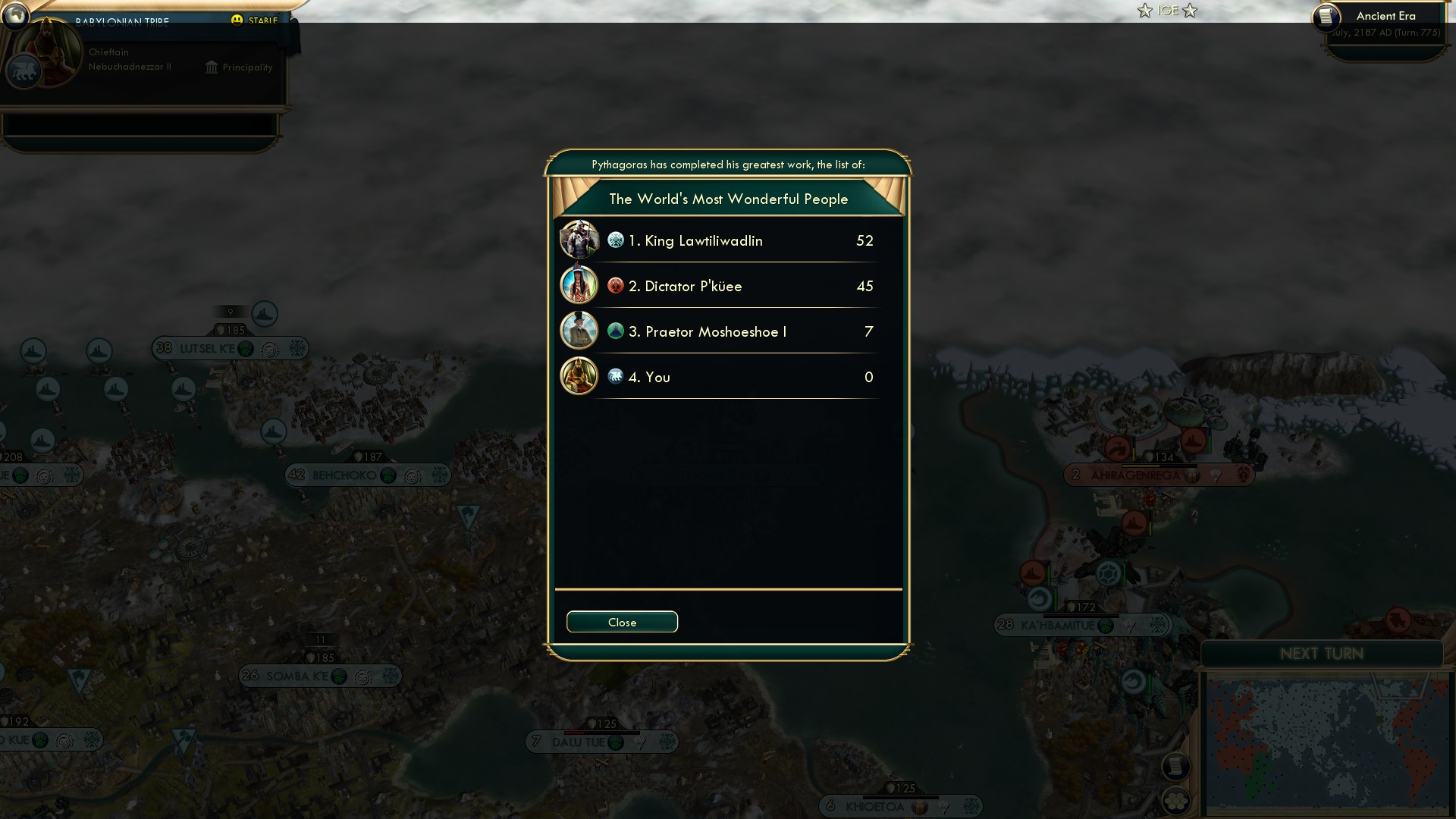The height and width of the screenshot is (819, 1456).
Task: Toggle the first IGE star
Action: [1144, 11]
